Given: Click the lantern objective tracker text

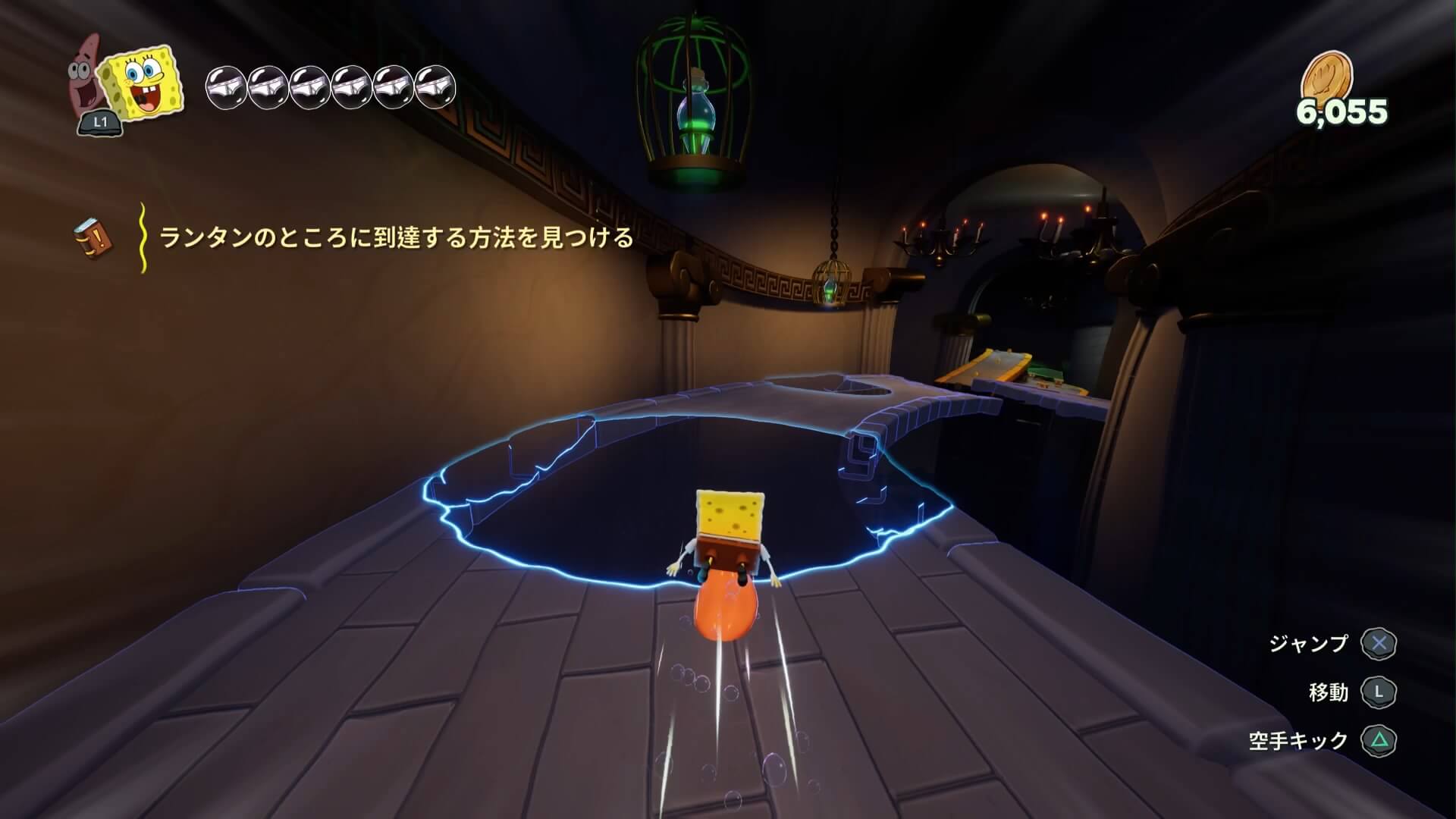Looking at the screenshot, I should (x=396, y=238).
